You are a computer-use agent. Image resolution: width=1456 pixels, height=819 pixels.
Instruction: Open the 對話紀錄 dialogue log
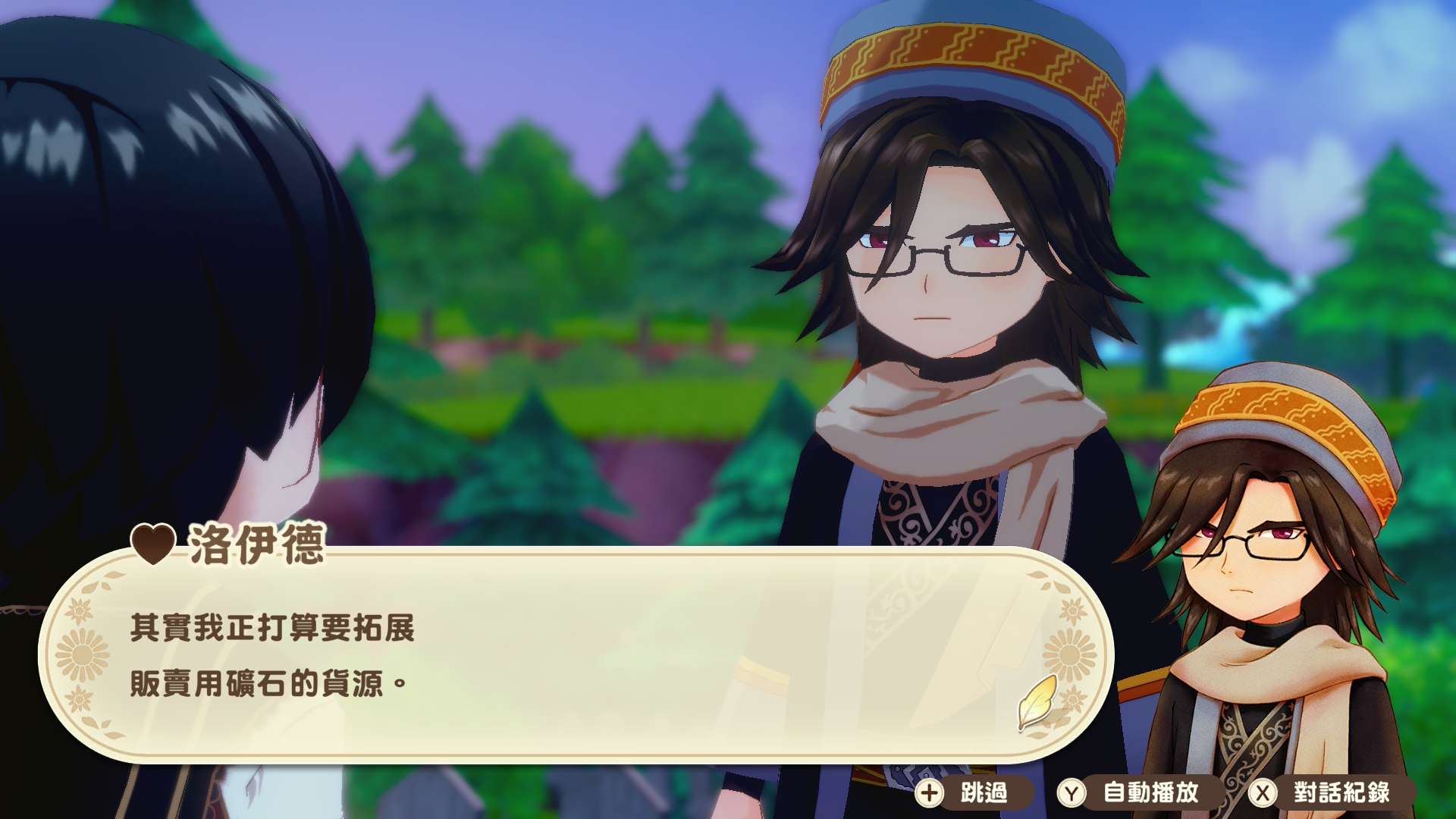[1329, 793]
